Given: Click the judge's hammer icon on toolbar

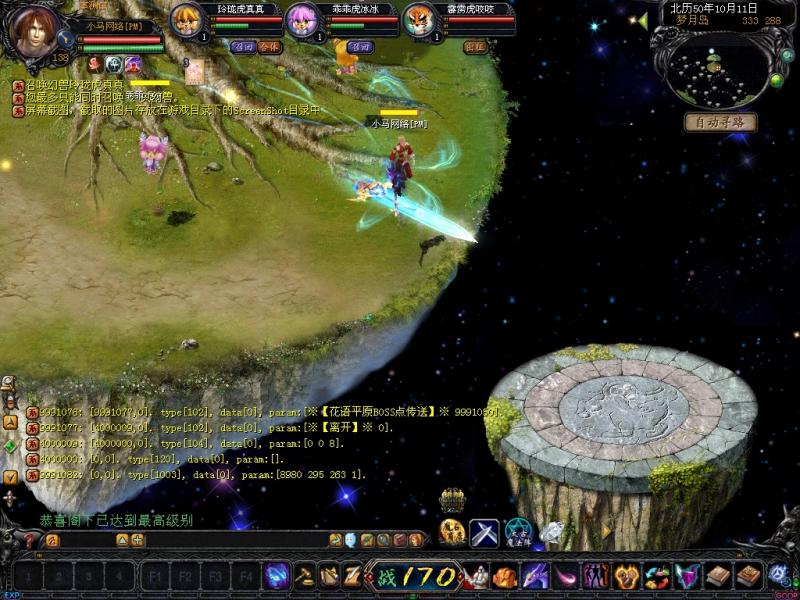Looking at the screenshot, I should [x=303, y=575].
